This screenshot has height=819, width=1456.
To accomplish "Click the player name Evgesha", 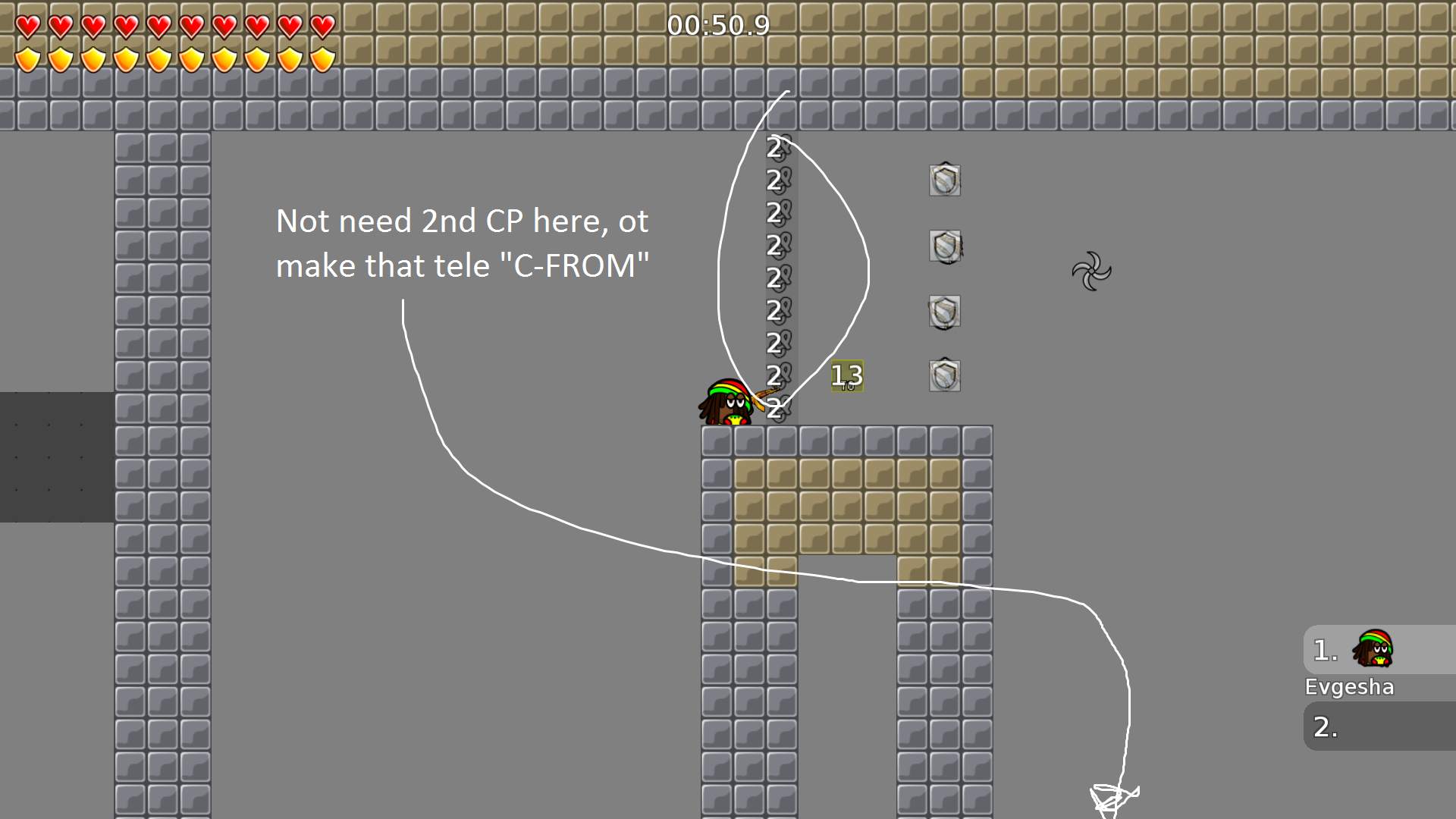I will pyautogui.click(x=1349, y=687).
